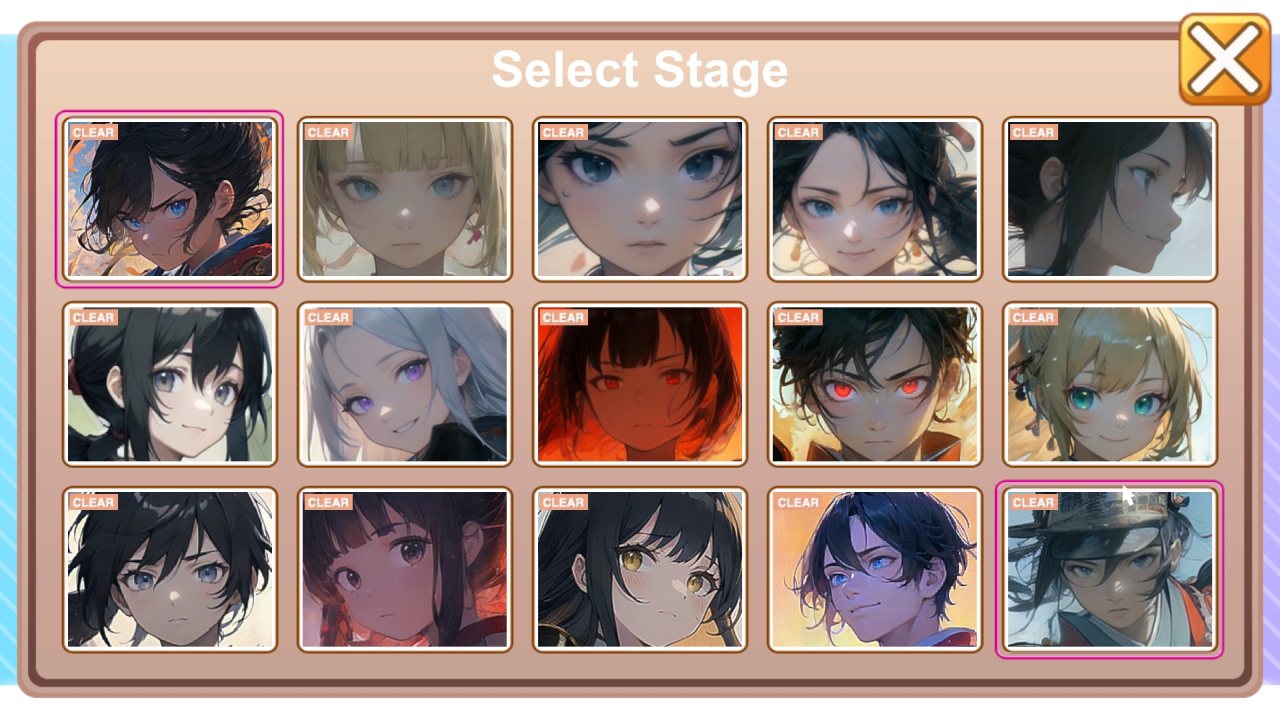Screen dimensions: 1280x720
Task: Select the highlighted stage in the top-left corner
Action: click(x=171, y=196)
